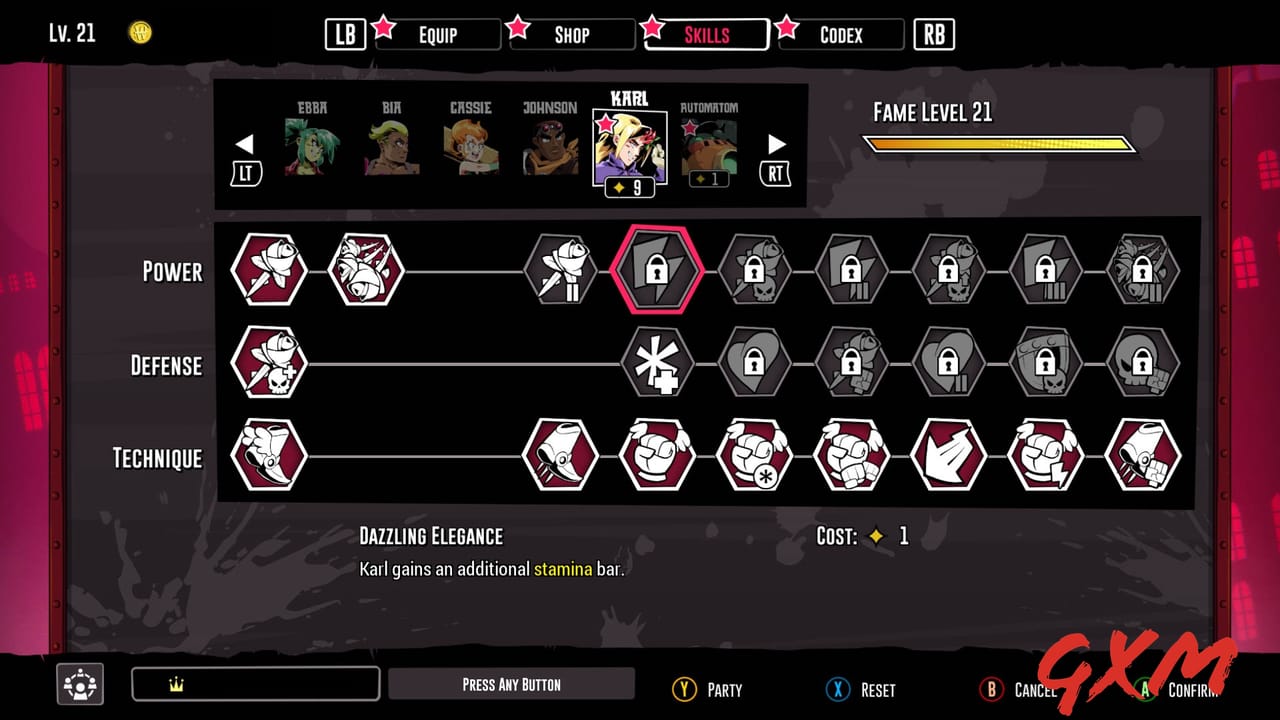Select the Dazzling Elegance star skill icon

[657, 364]
